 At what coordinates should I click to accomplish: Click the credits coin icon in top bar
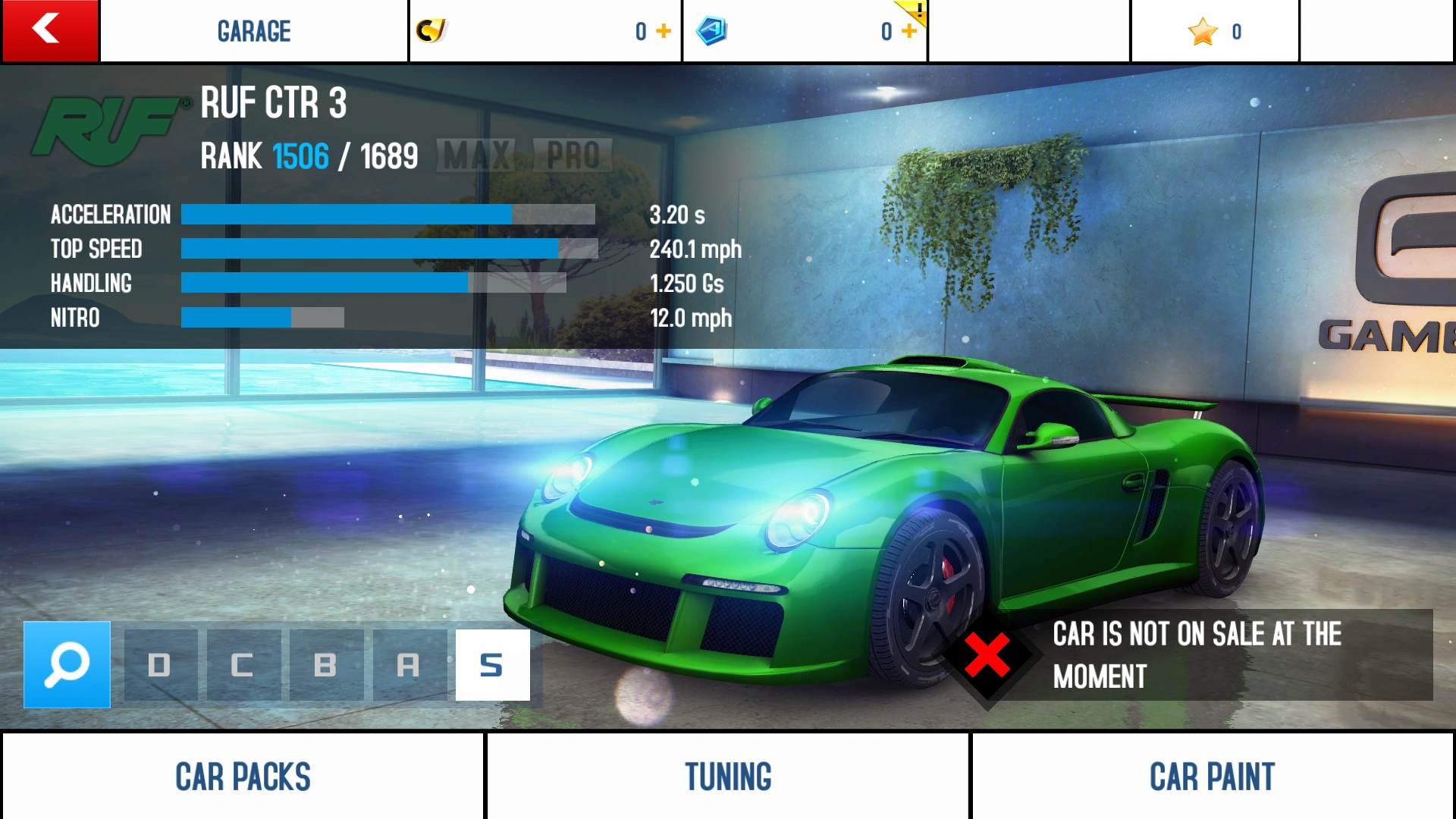[429, 30]
